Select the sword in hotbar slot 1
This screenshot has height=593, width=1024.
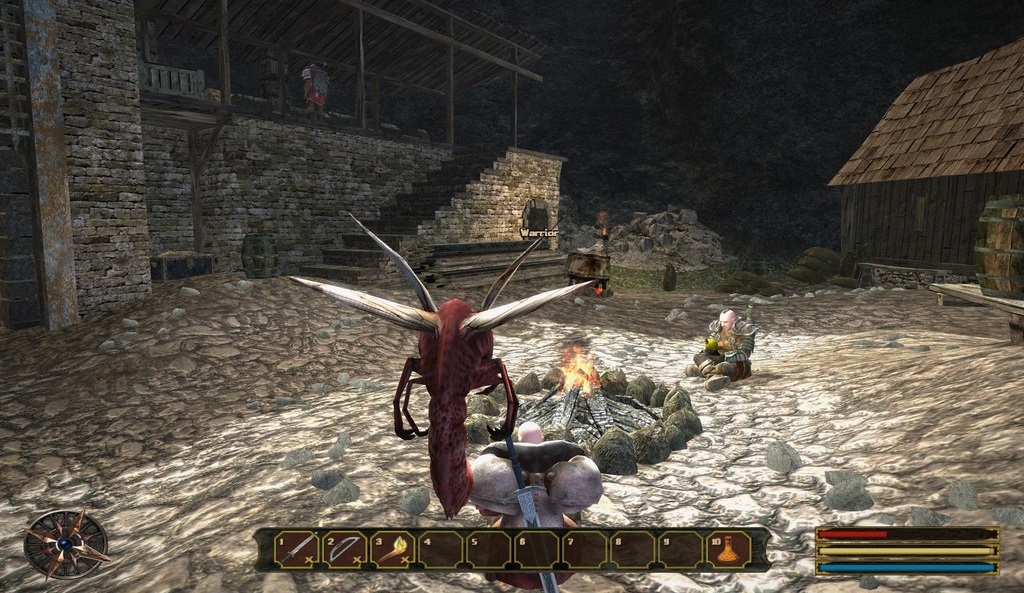[297, 549]
